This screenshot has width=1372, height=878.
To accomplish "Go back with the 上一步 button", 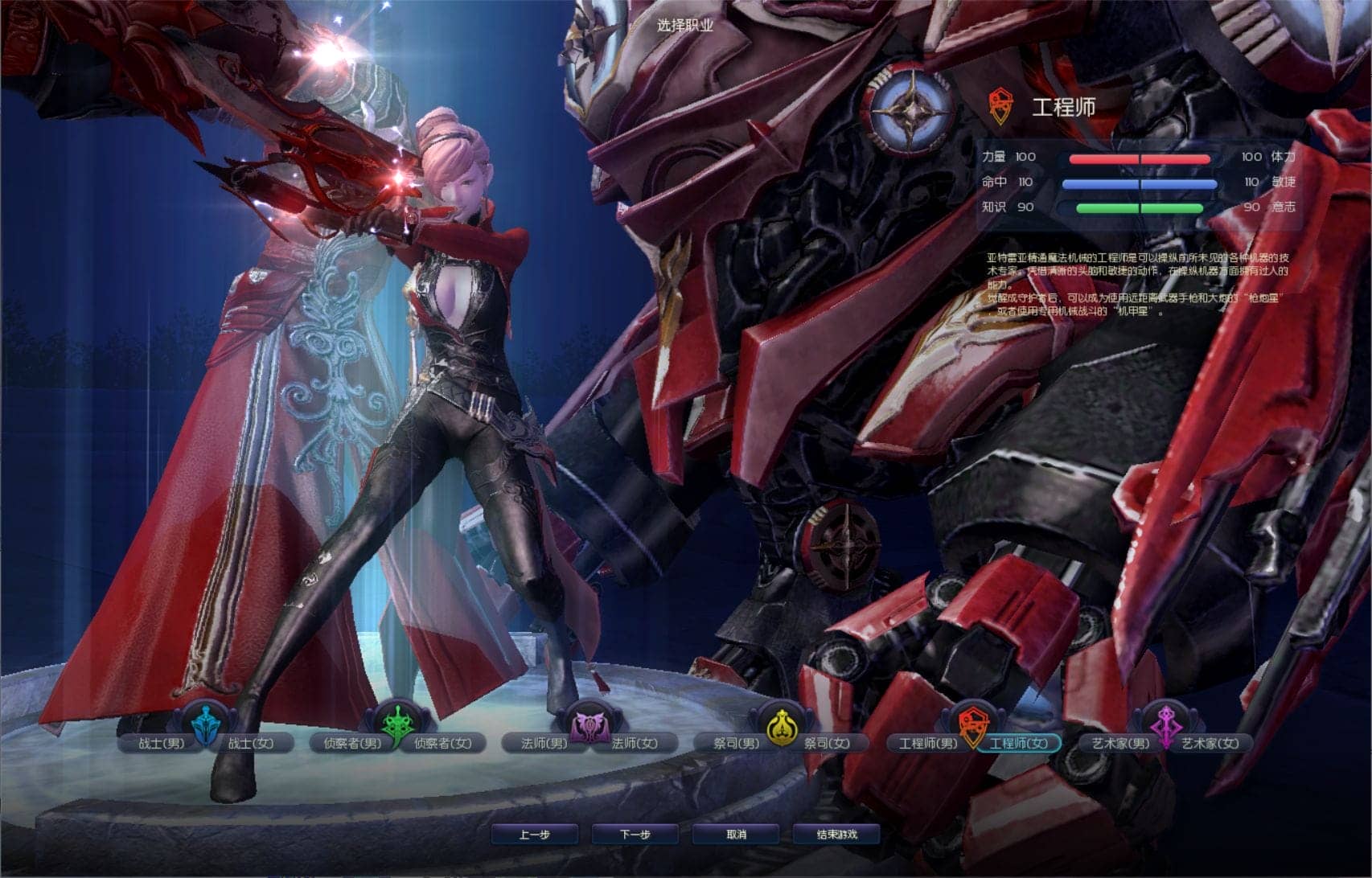I will pos(534,835).
